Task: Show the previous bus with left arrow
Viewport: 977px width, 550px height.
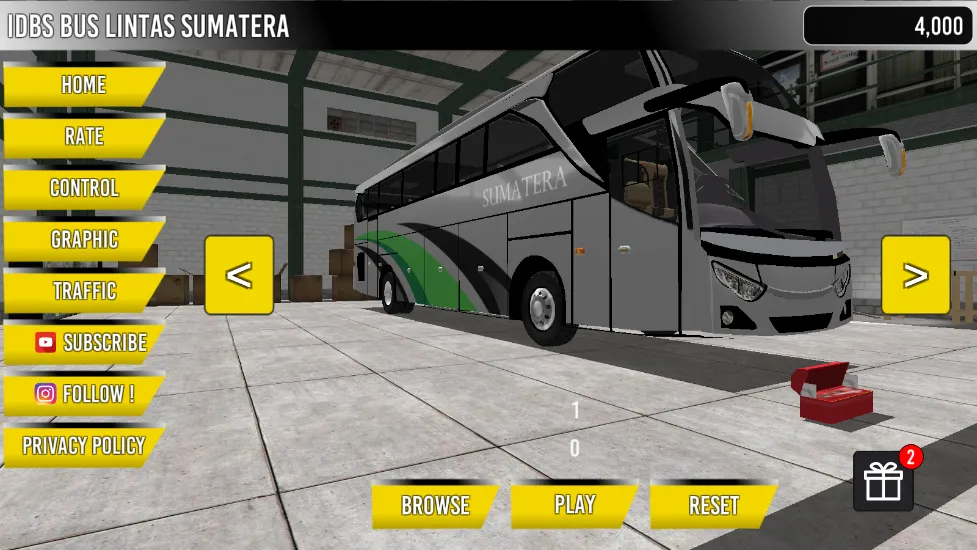Action: click(x=239, y=275)
